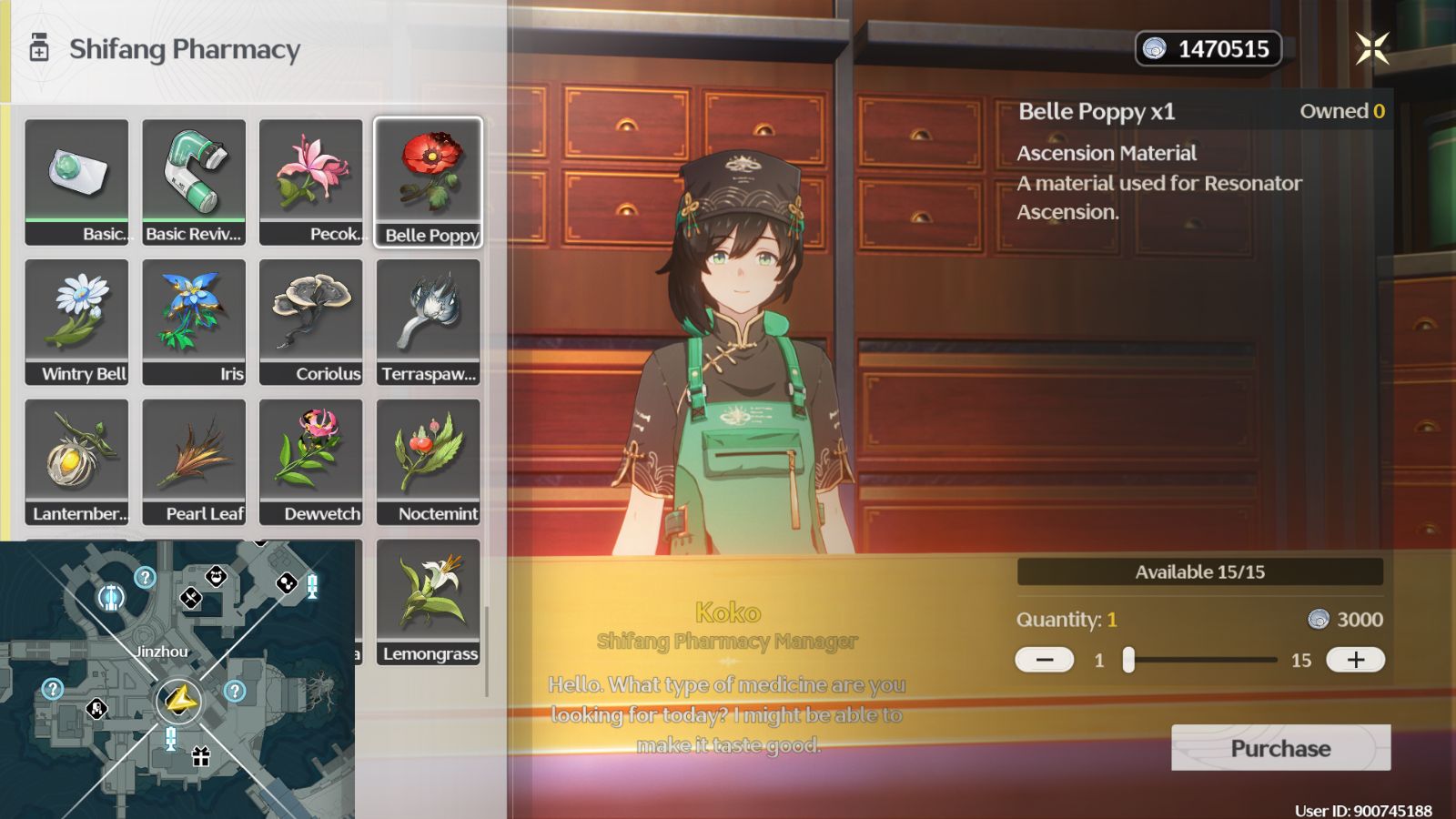Select the first Basic medicine item
Image resolution: width=1456 pixels, height=819 pixels.
[77, 182]
